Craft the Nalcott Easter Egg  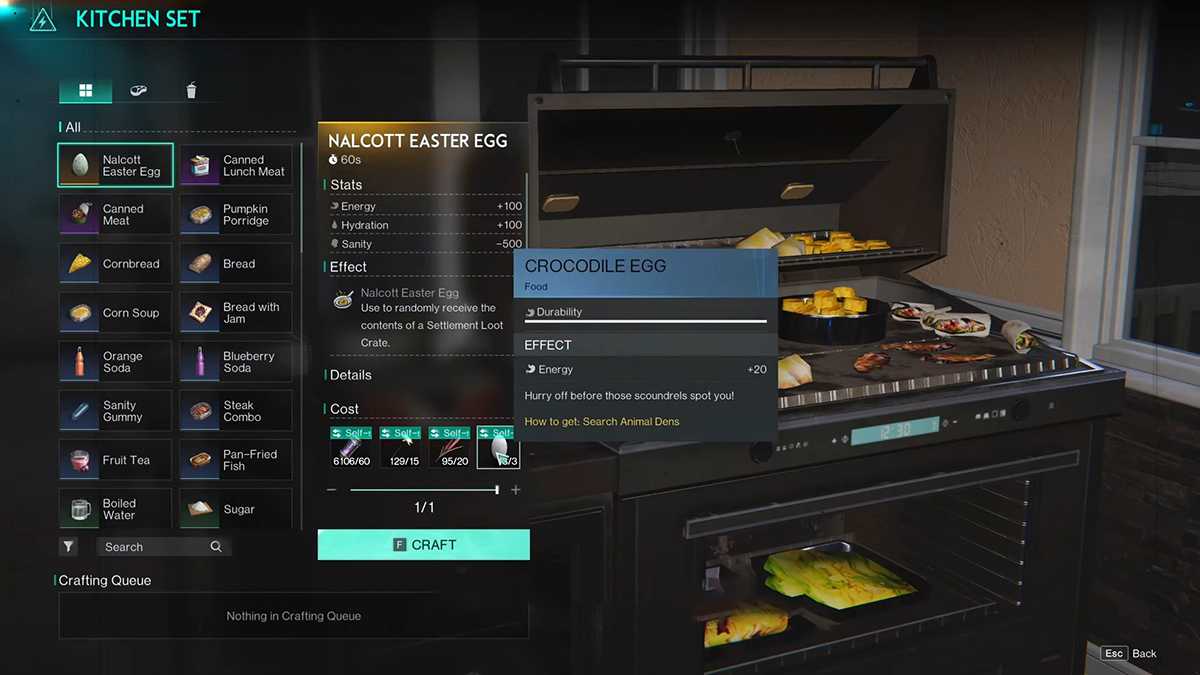(x=424, y=545)
